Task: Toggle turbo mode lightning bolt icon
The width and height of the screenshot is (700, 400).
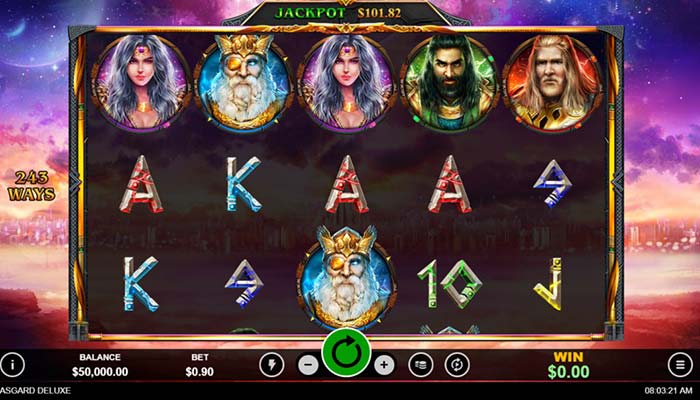Action: coord(271,365)
